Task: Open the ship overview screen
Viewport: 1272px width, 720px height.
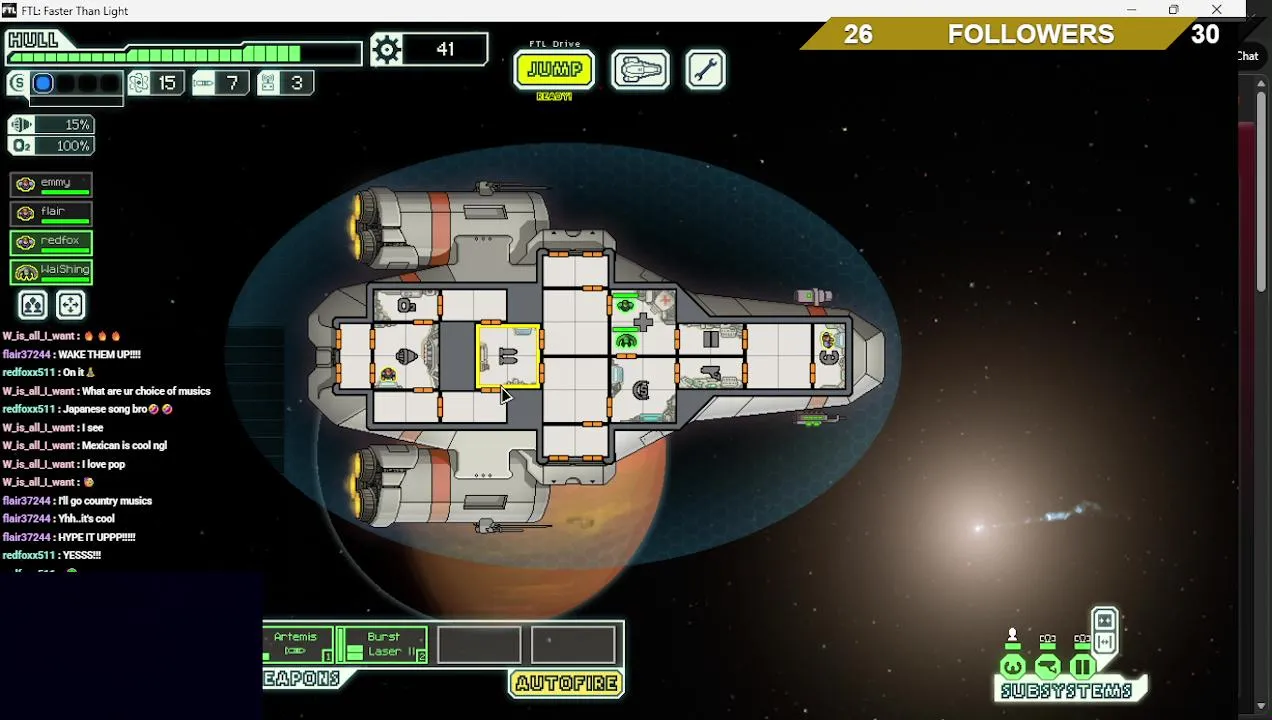Action: (x=640, y=70)
